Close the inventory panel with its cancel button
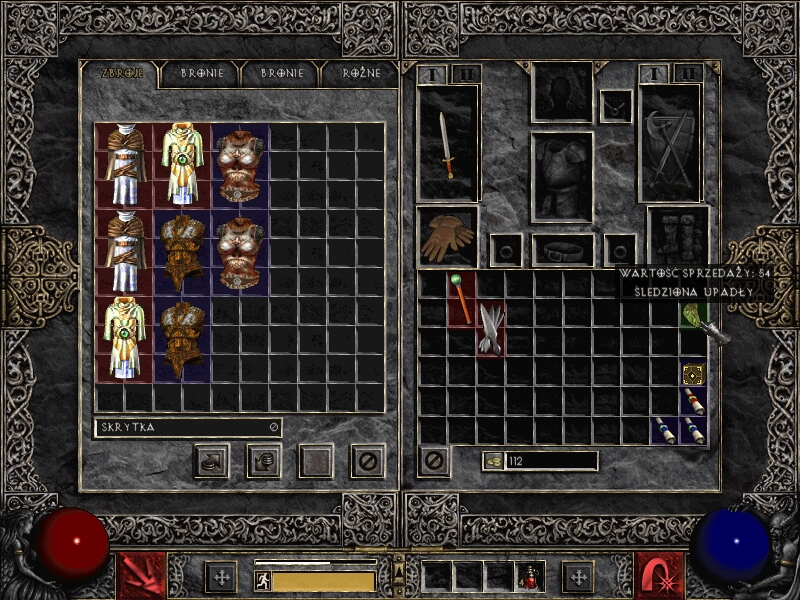Viewport: 800px width, 600px height. pyautogui.click(x=434, y=461)
